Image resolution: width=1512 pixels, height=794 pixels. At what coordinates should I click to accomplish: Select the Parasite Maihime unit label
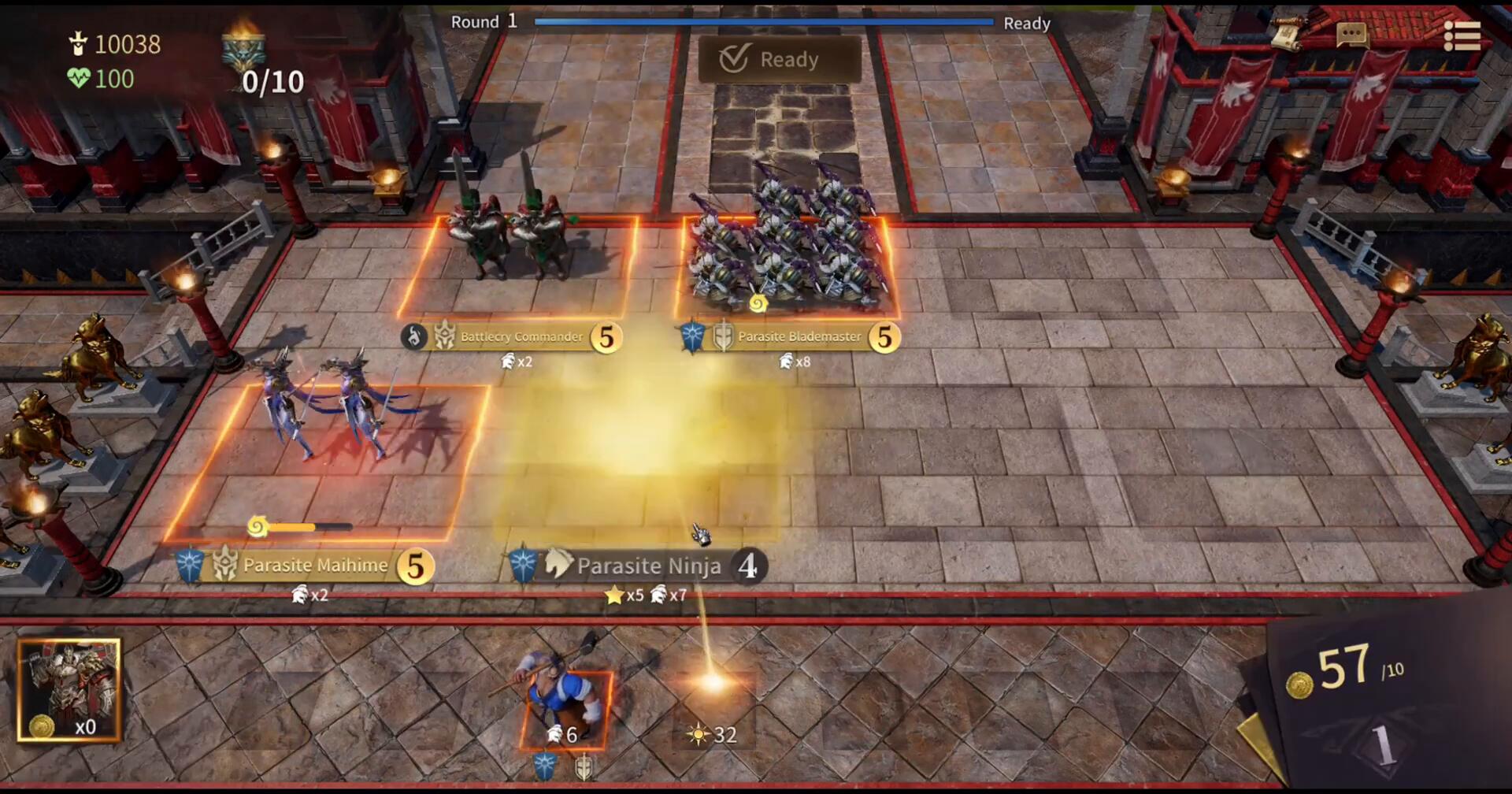(x=315, y=566)
